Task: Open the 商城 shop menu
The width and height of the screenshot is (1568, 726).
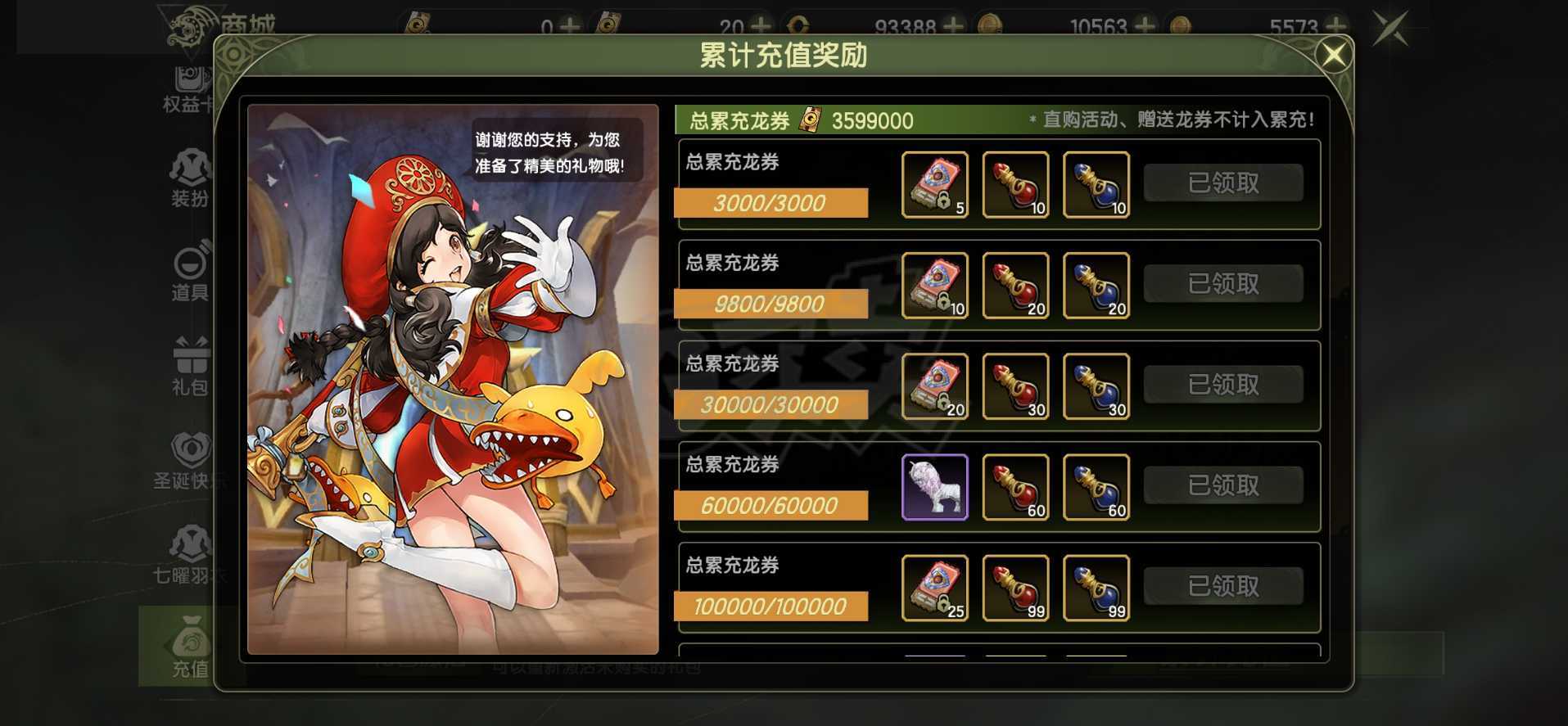Action: click(x=250, y=25)
